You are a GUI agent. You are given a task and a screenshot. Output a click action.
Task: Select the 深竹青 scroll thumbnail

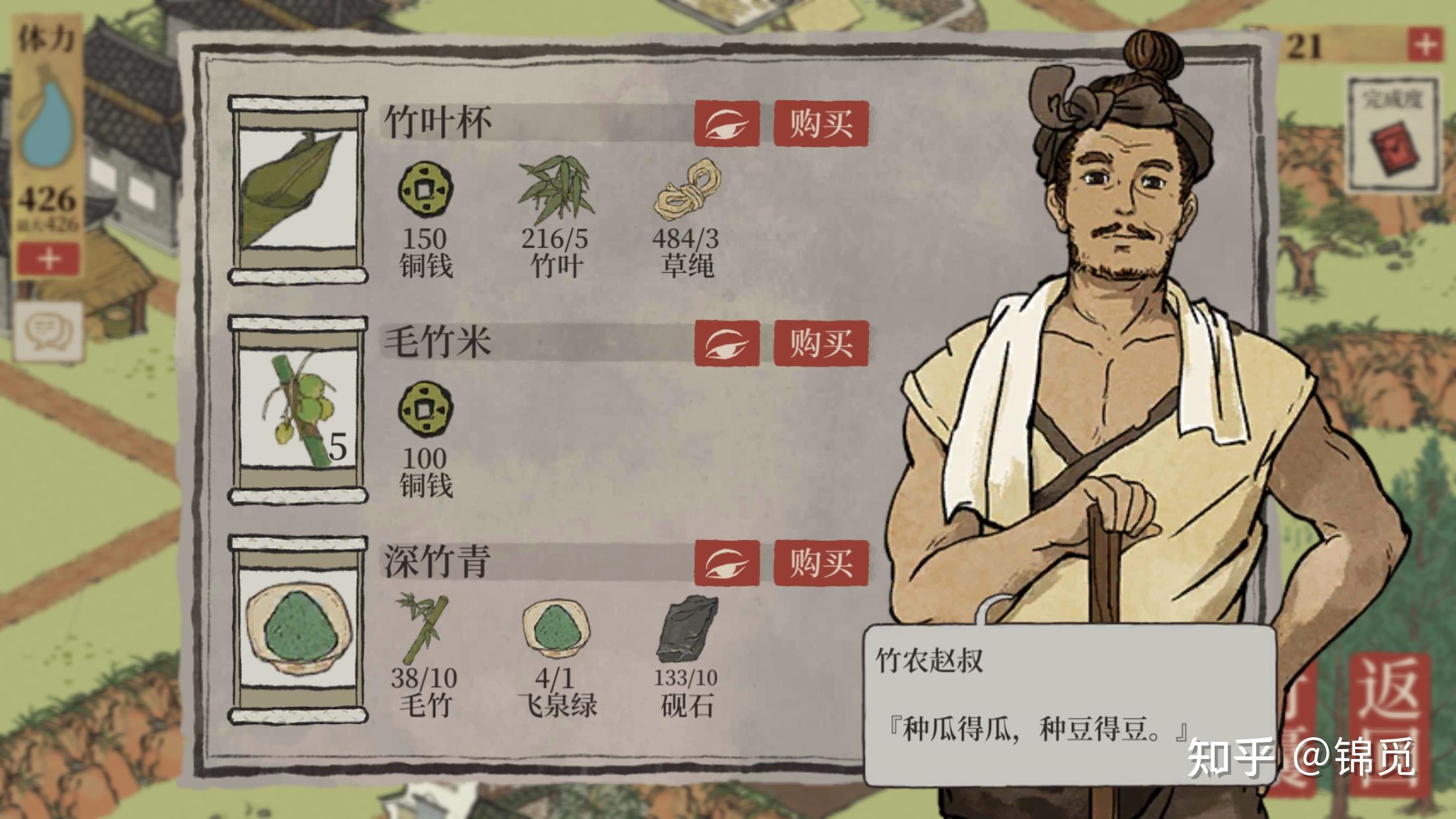tap(298, 629)
